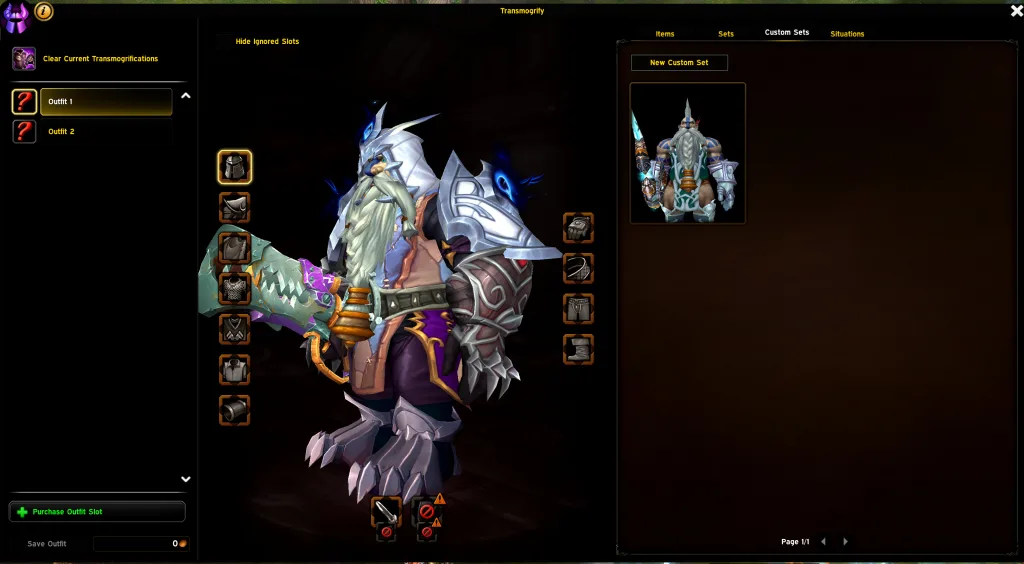
Task: Select Outfit 2 from the list
Action: click(61, 132)
